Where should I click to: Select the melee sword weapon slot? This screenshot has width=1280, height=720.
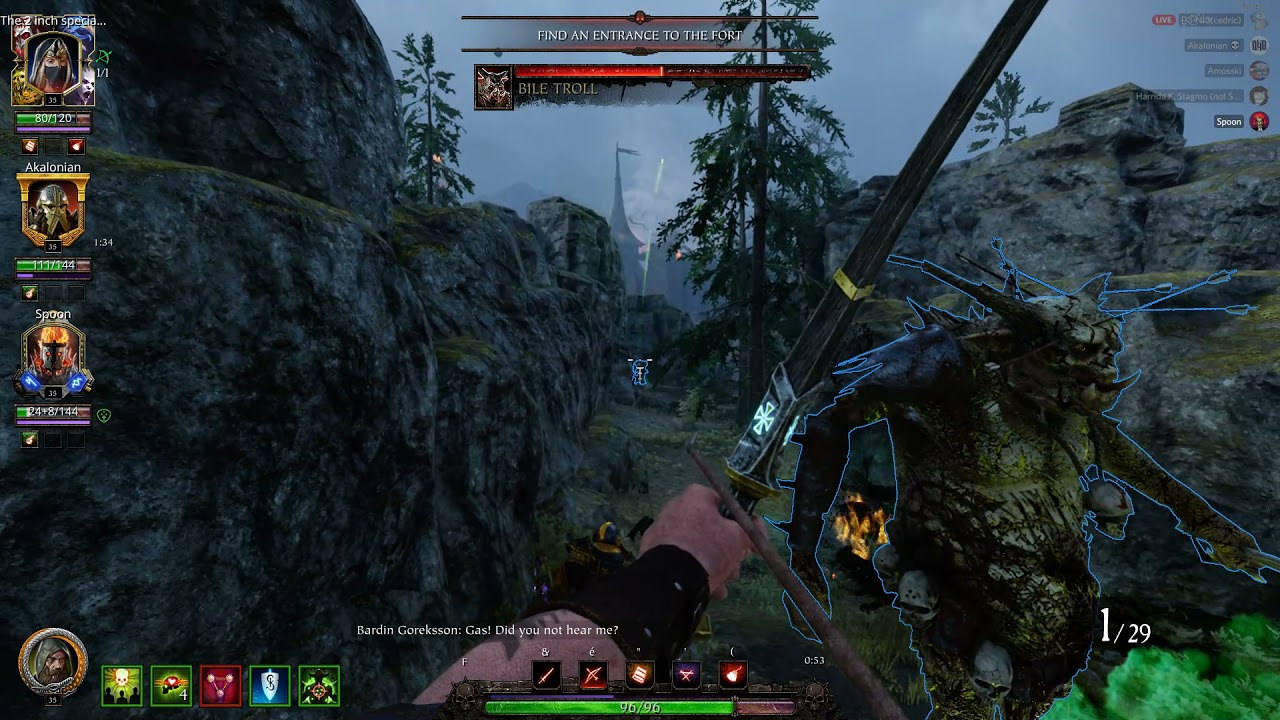point(546,676)
